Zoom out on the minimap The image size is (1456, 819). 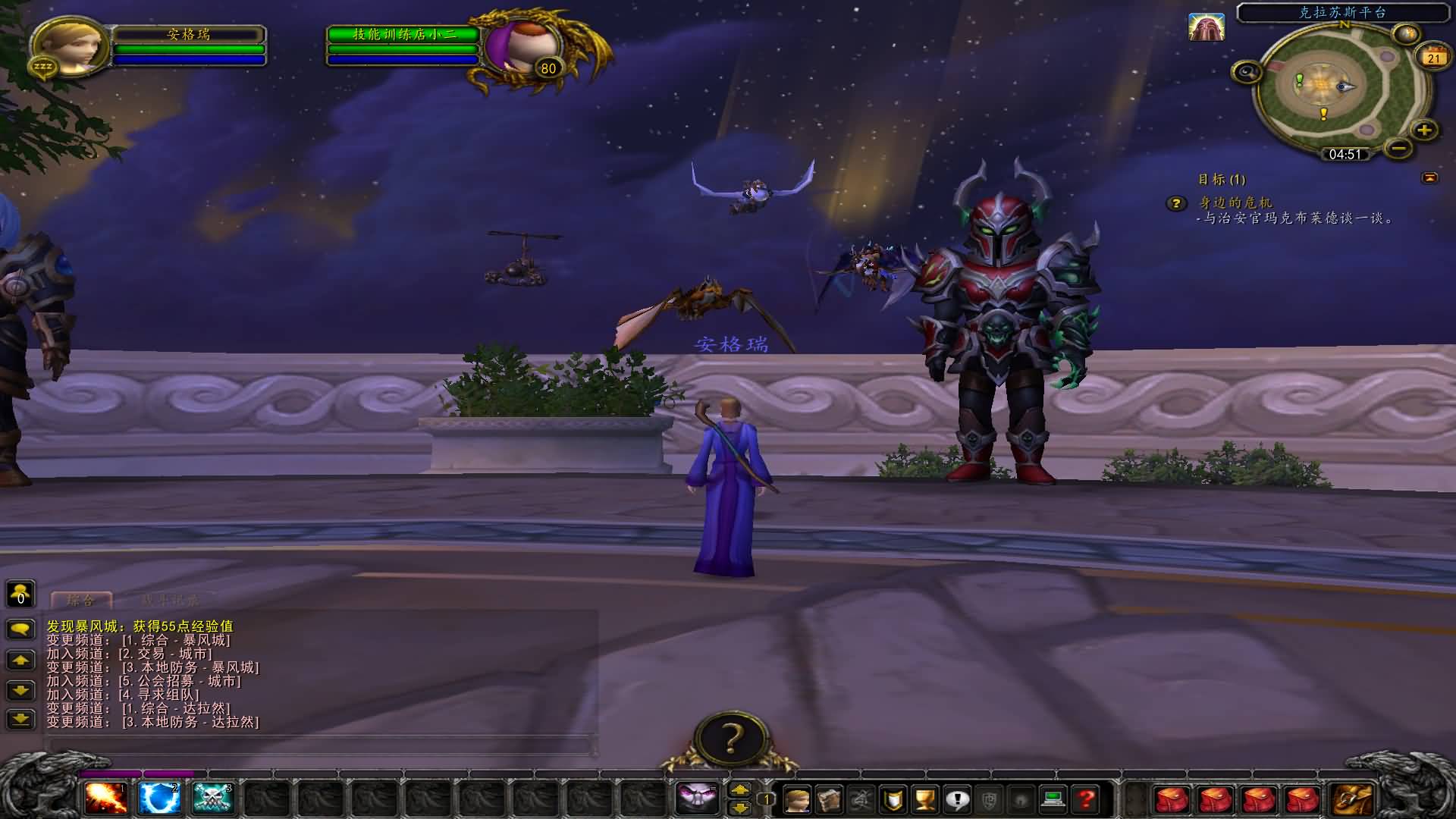pos(1399,148)
